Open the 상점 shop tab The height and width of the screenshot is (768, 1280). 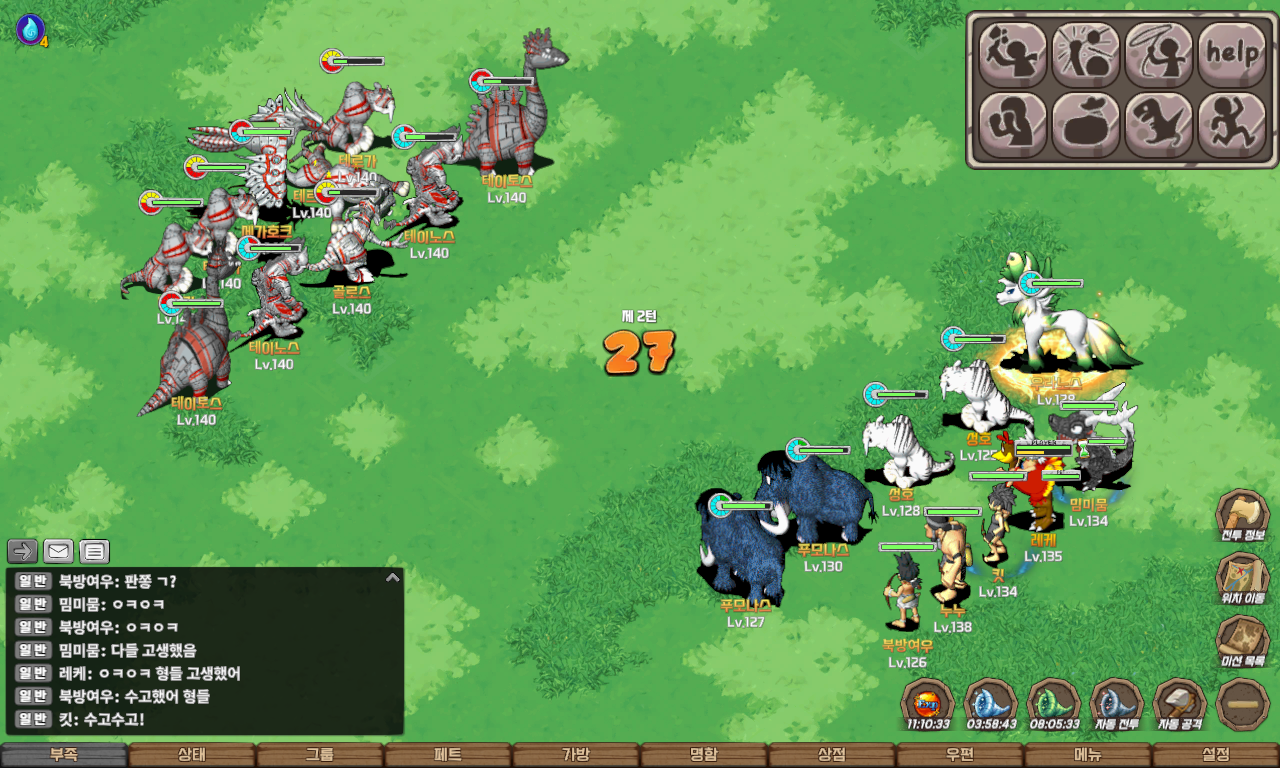(832, 755)
